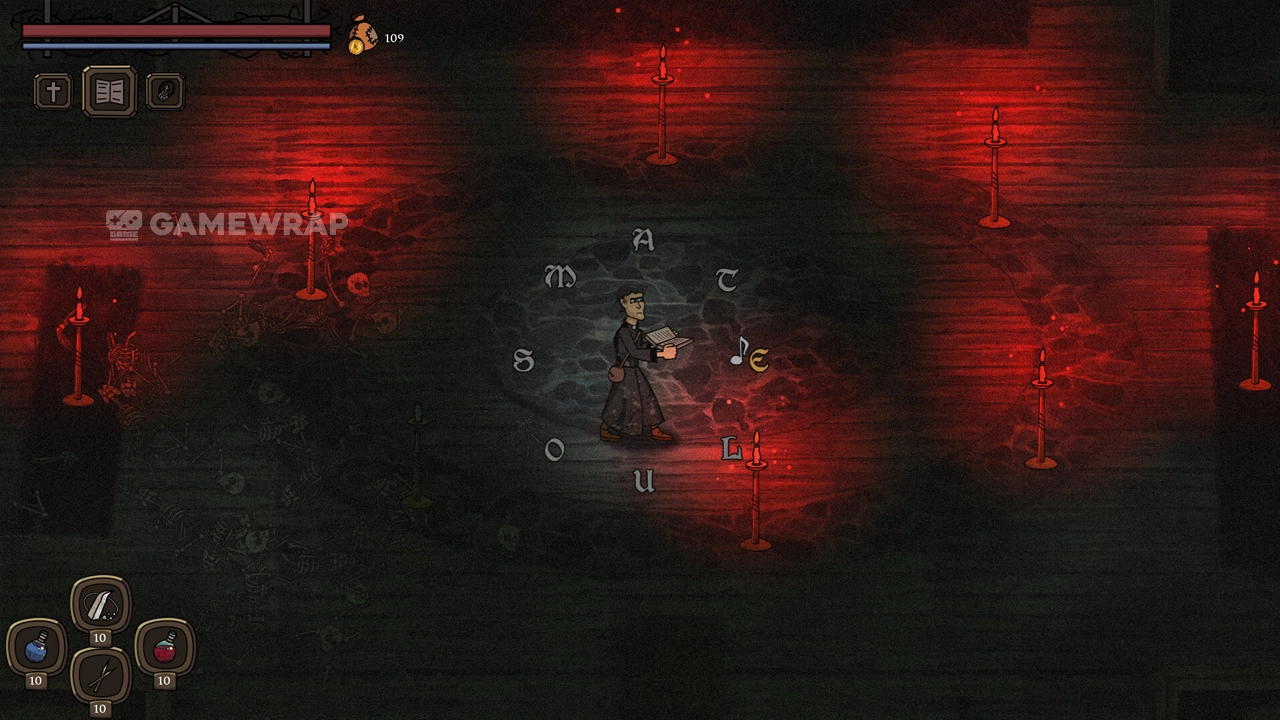
Task: Use the blue potion flask
Action: pos(36,649)
